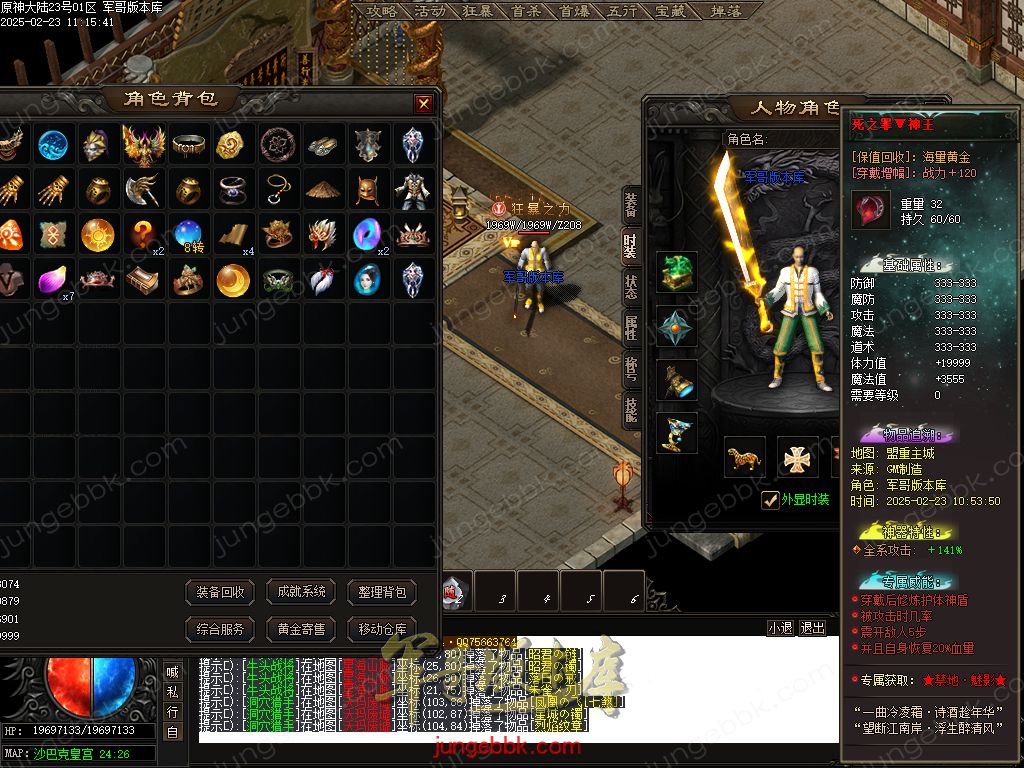The width and height of the screenshot is (1024, 768).
Task: Open the 成就系统 achievement system
Action: pos(301,592)
